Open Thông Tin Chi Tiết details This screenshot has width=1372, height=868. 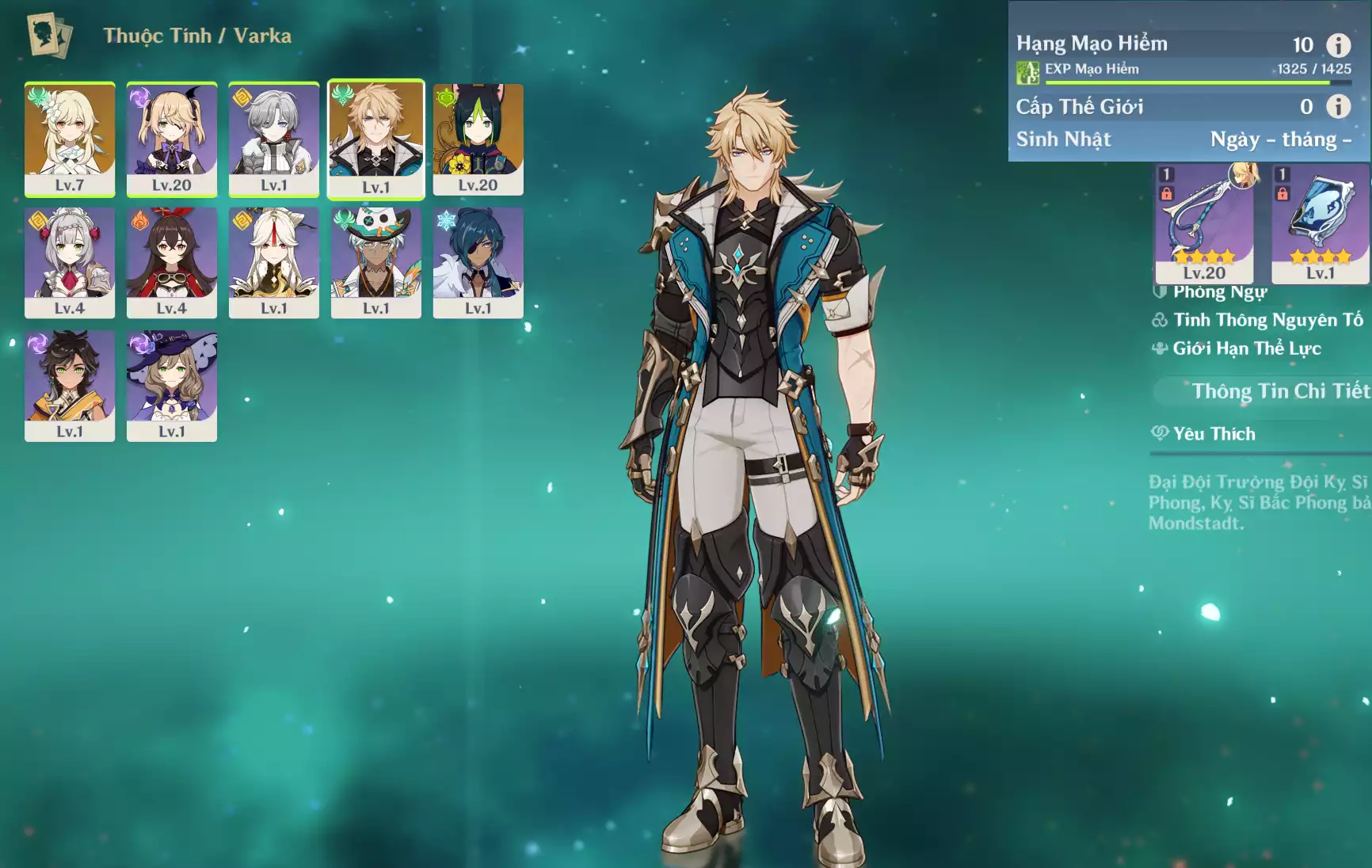click(1280, 391)
